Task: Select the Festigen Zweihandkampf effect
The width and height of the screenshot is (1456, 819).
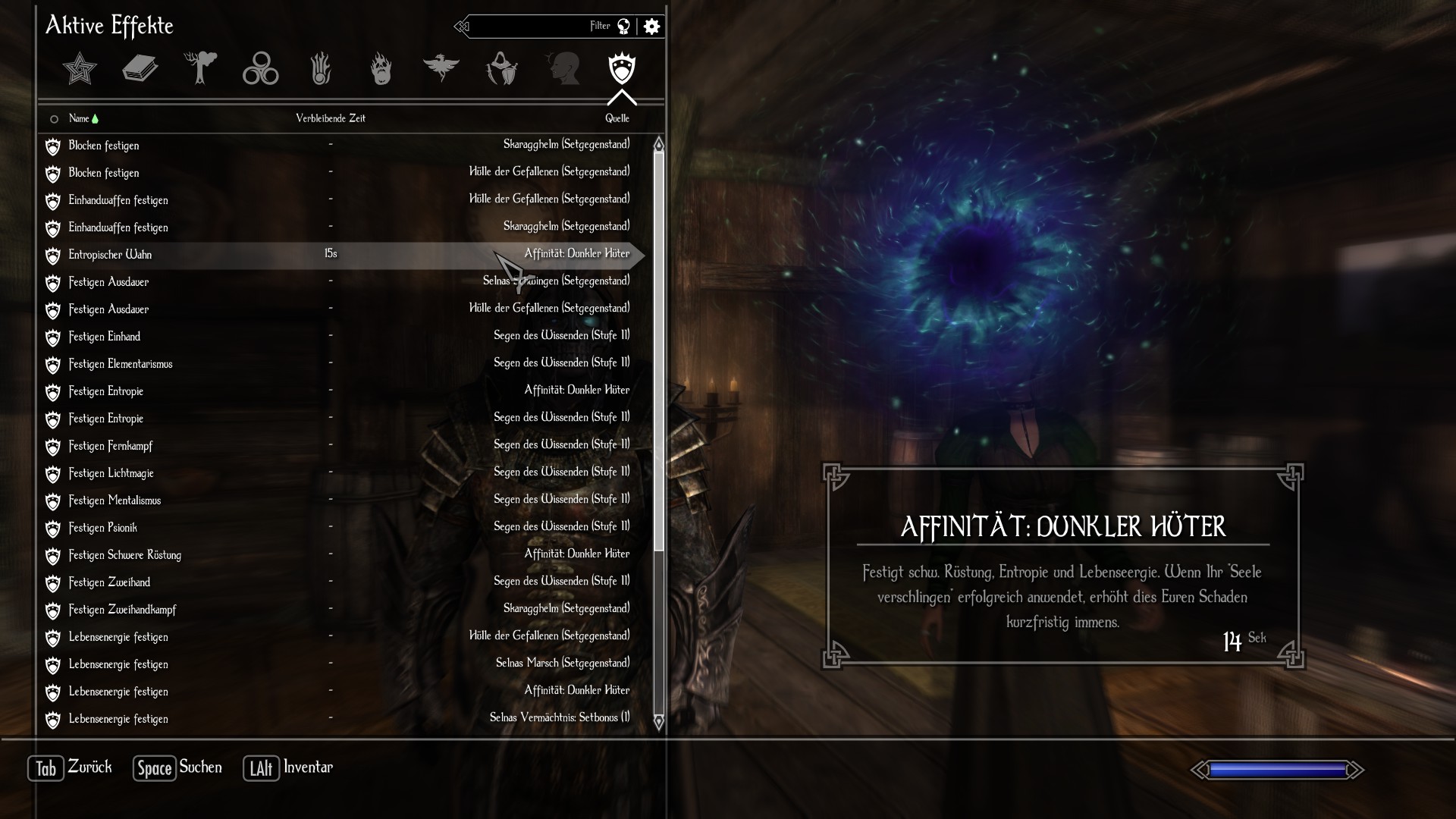Action: pos(122,610)
